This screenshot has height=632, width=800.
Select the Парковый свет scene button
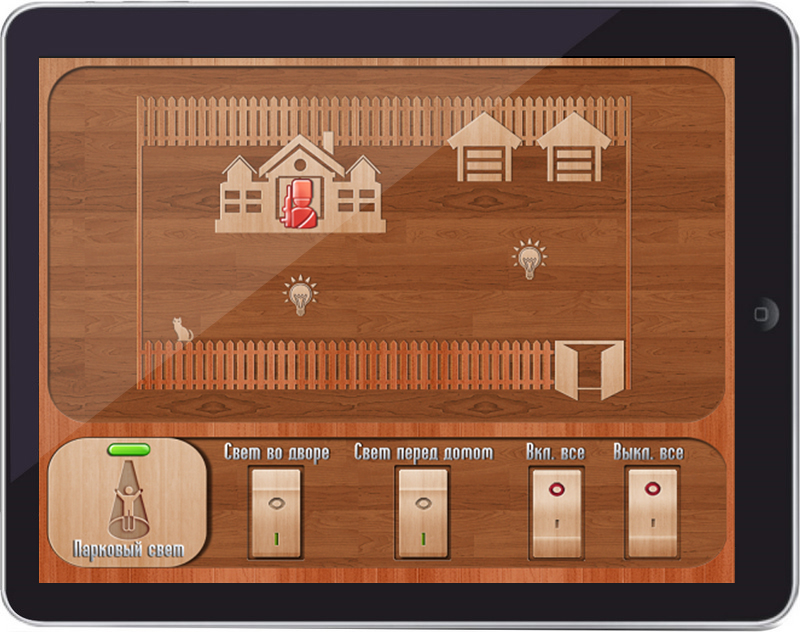(x=128, y=503)
